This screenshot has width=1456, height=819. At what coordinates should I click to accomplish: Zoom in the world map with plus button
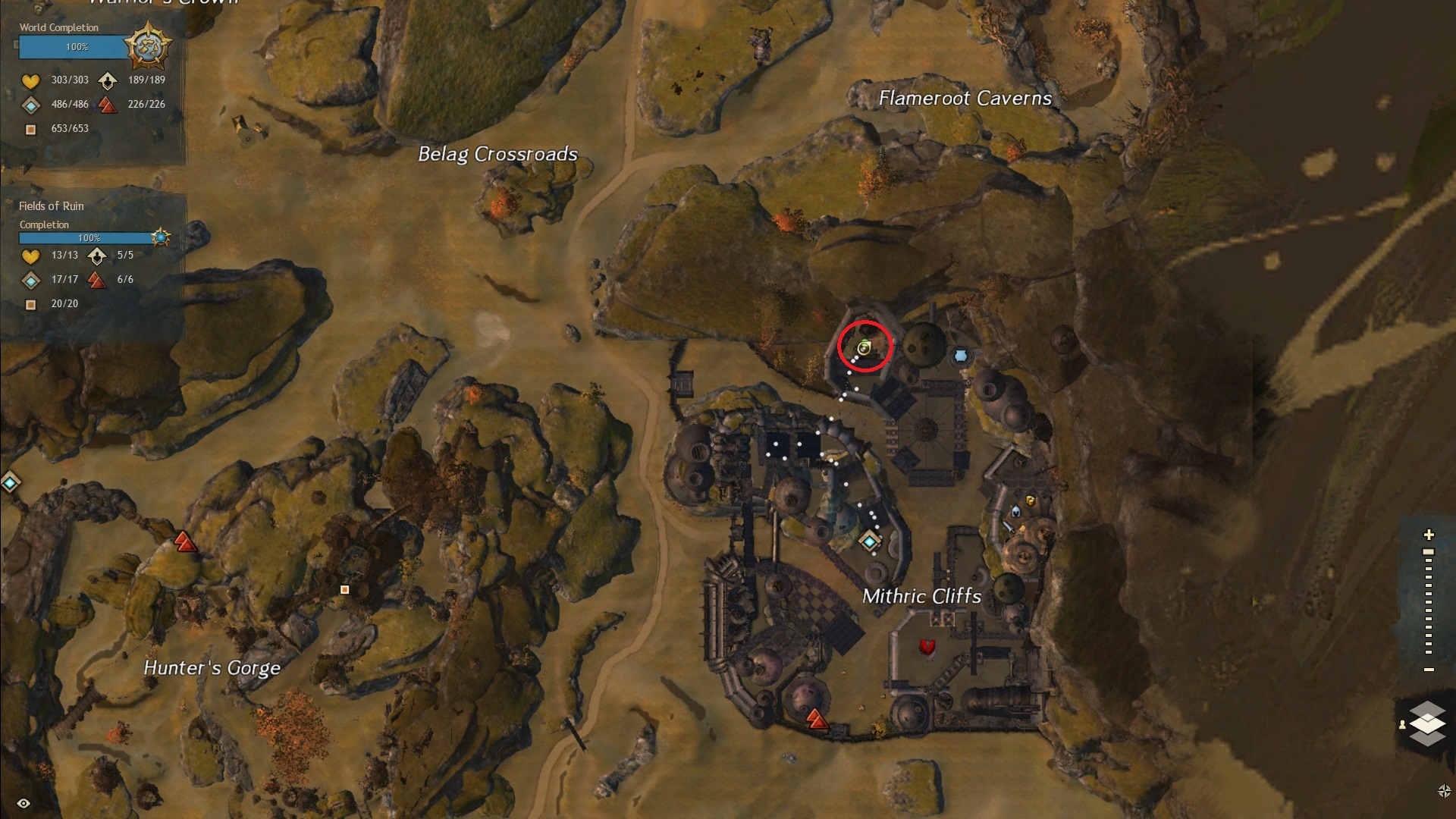click(x=1429, y=535)
